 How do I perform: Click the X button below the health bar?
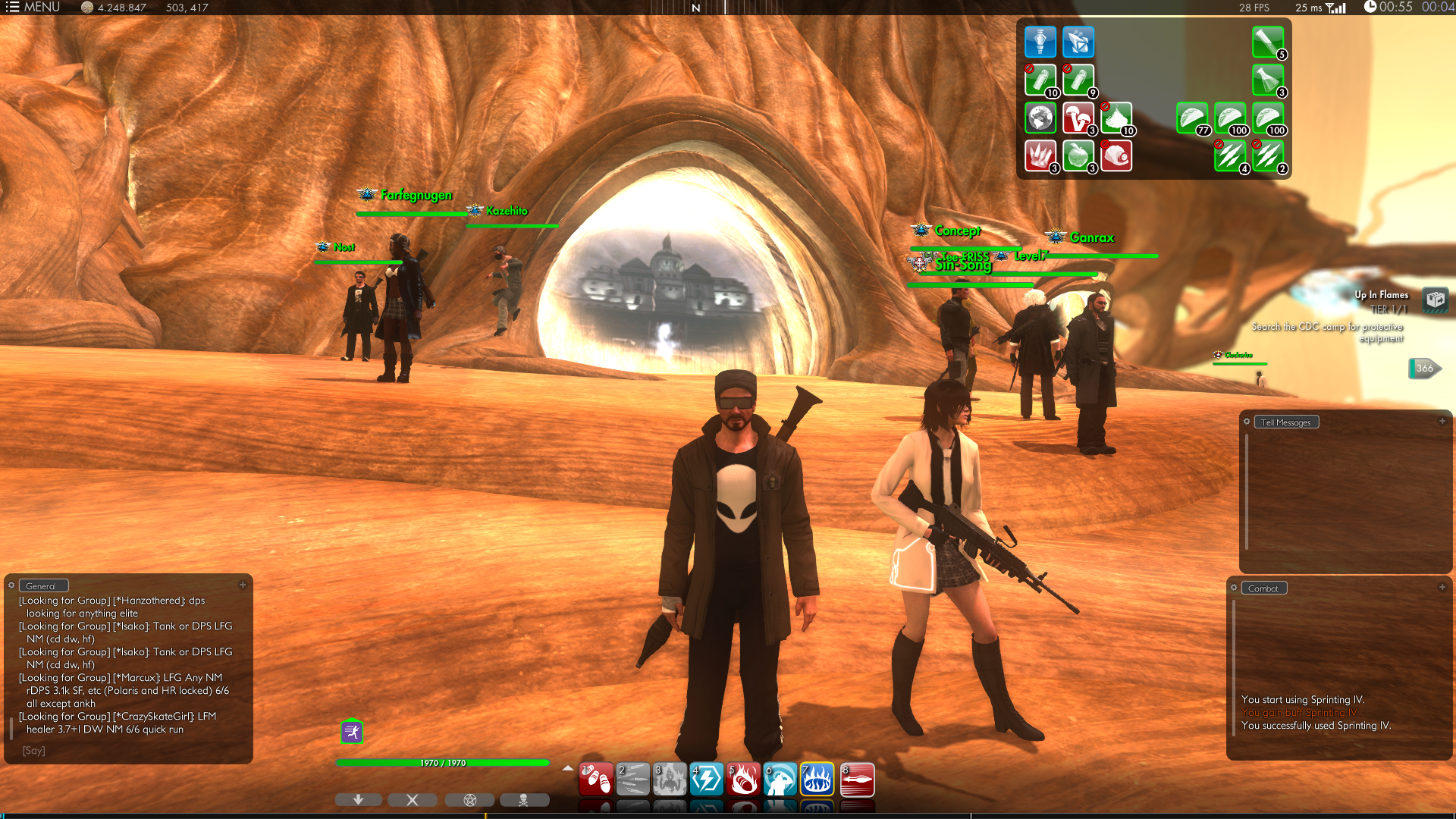pyautogui.click(x=413, y=800)
